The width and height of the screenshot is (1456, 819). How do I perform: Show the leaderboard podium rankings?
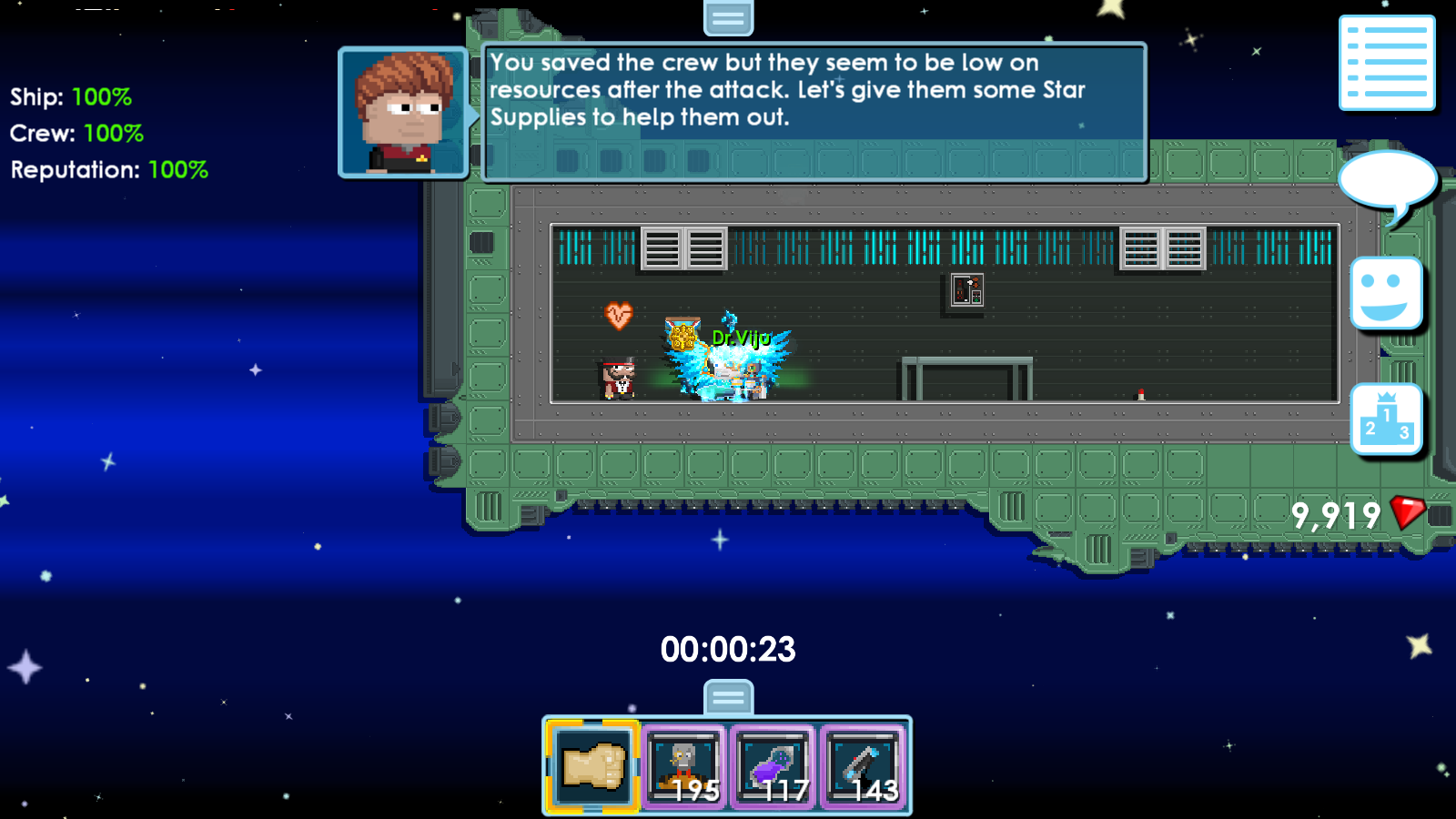[1386, 419]
